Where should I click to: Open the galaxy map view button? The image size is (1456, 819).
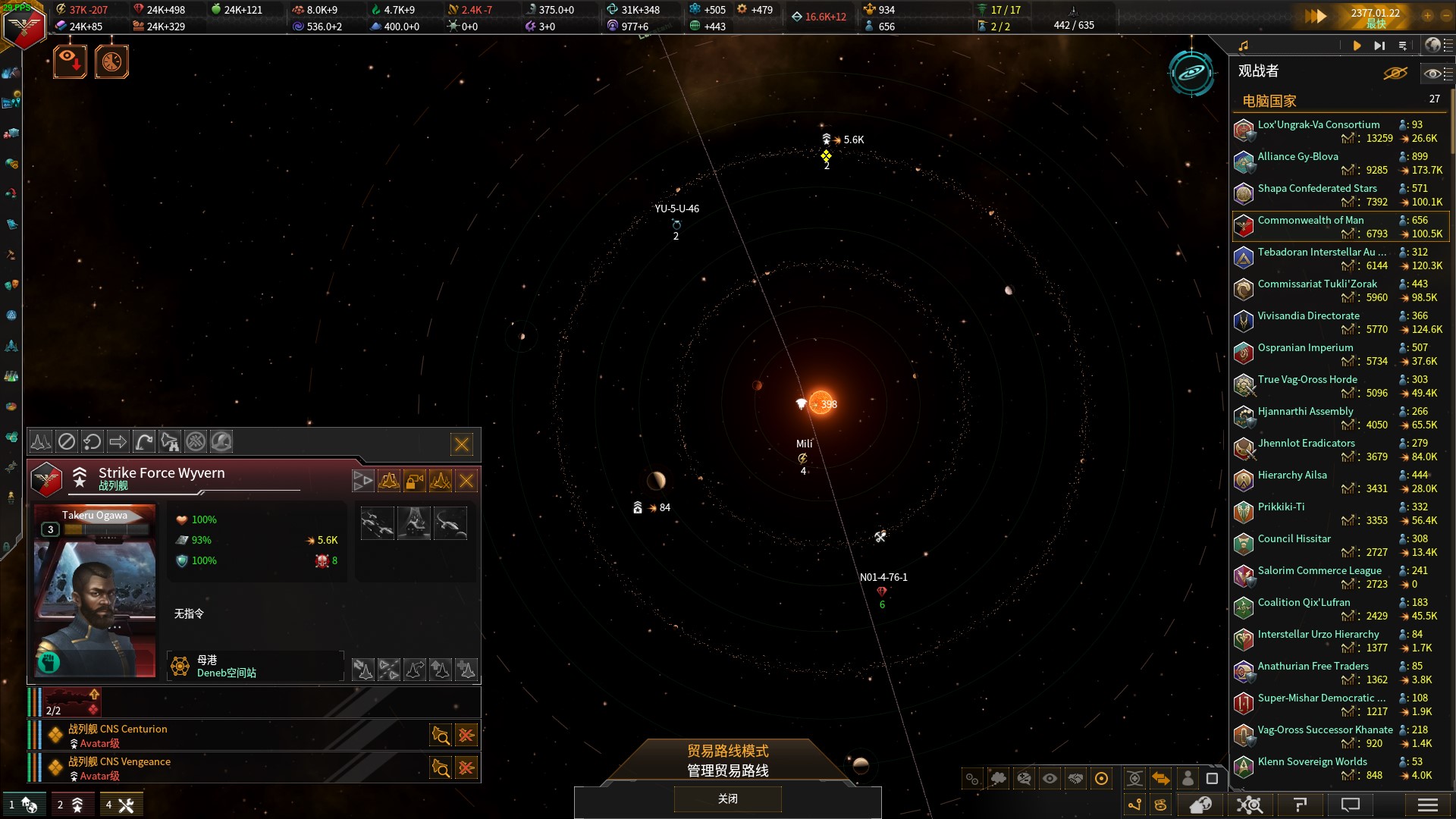point(1191,73)
